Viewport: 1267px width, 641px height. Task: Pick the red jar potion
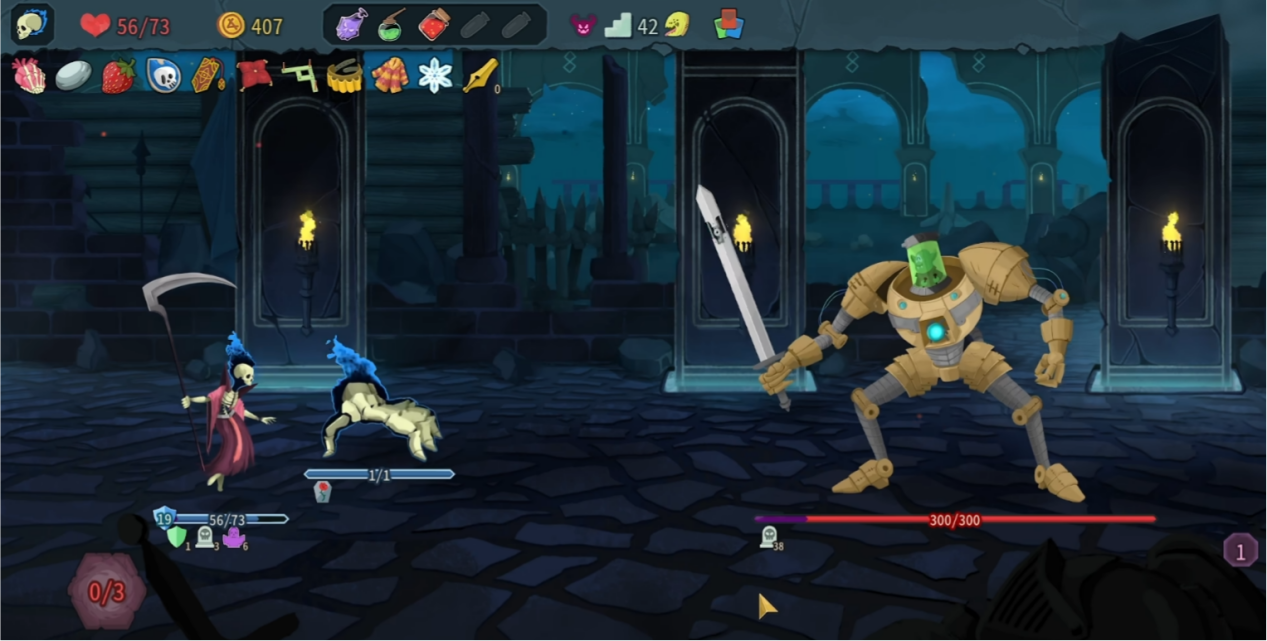(x=433, y=25)
